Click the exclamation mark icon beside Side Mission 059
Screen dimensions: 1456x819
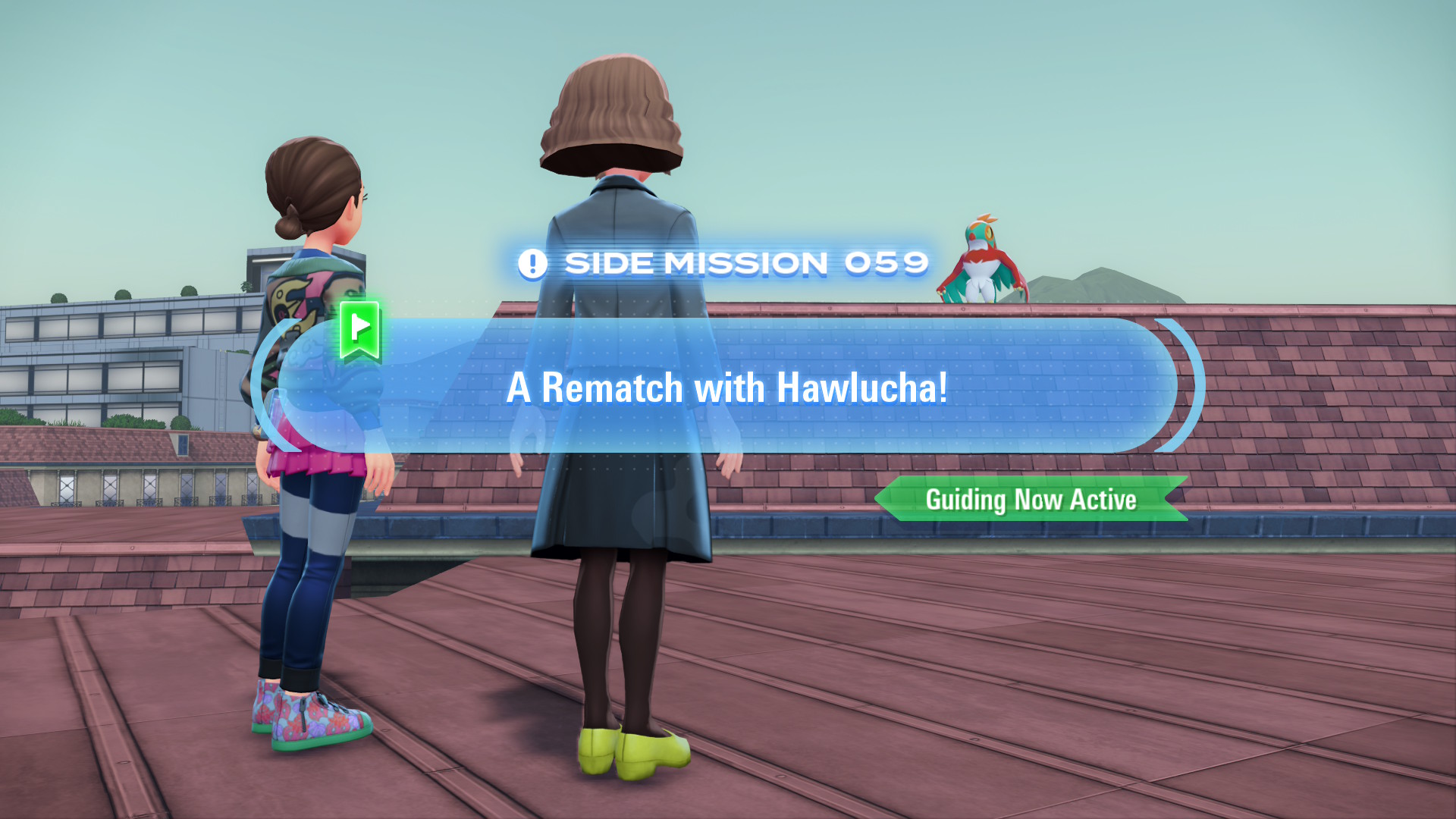point(533,264)
